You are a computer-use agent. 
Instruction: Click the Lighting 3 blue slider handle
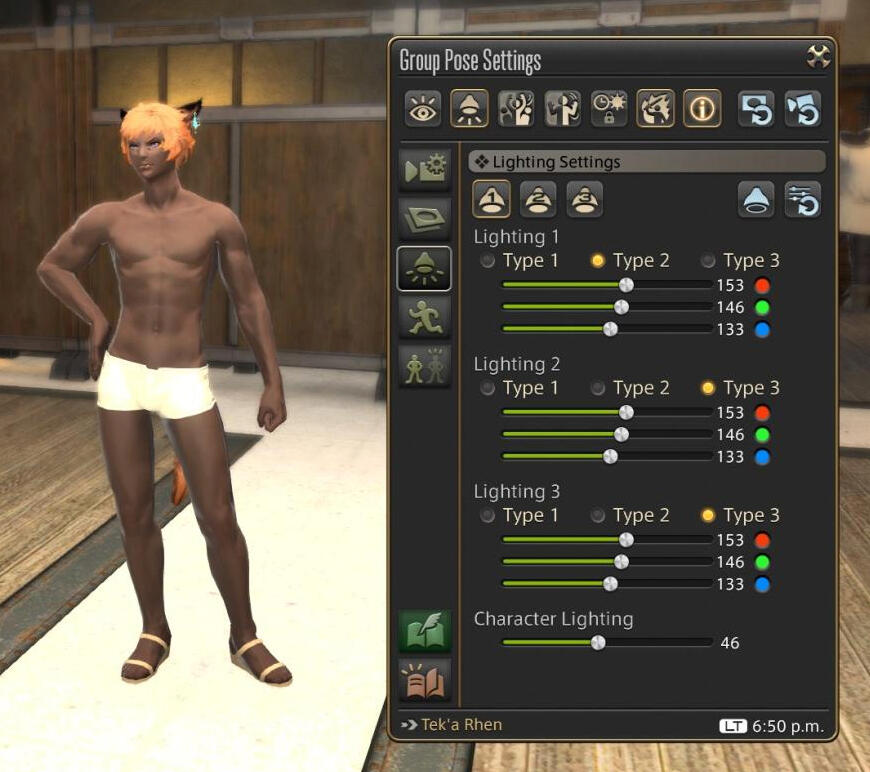[x=610, y=584]
